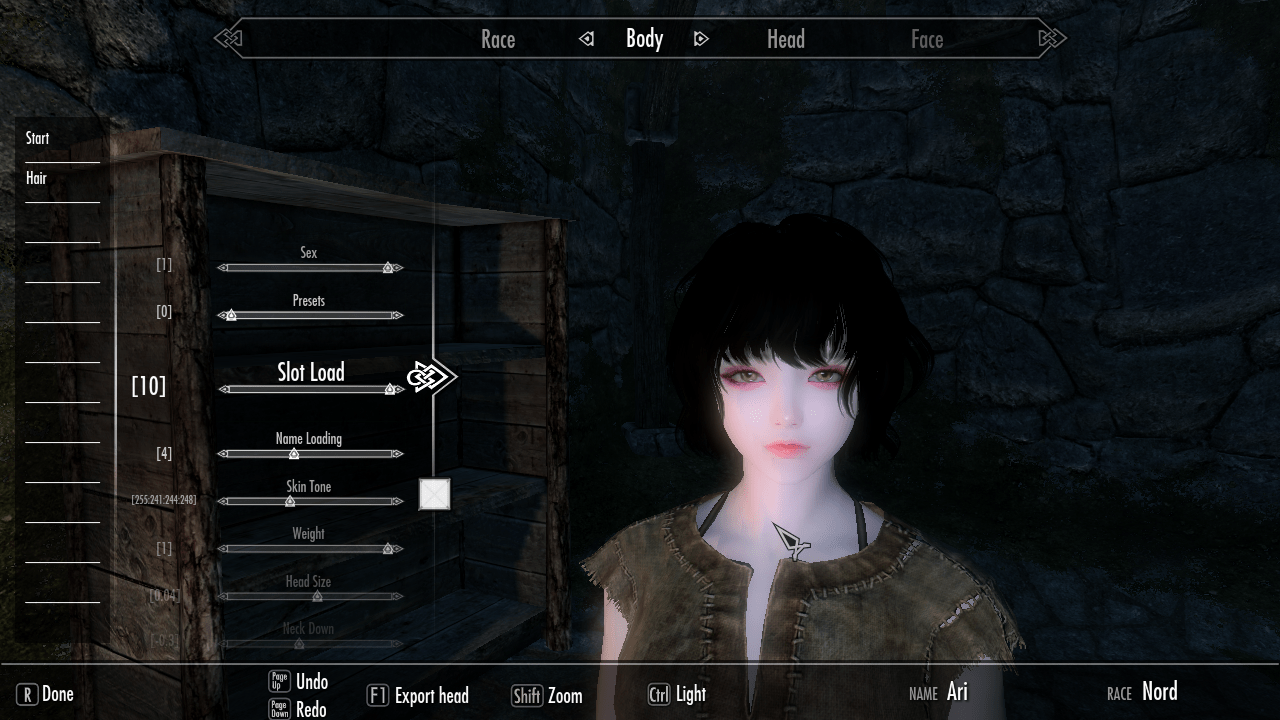Click the small arrow left of Body tab
Viewport: 1280px width, 720px height.
coord(588,38)
